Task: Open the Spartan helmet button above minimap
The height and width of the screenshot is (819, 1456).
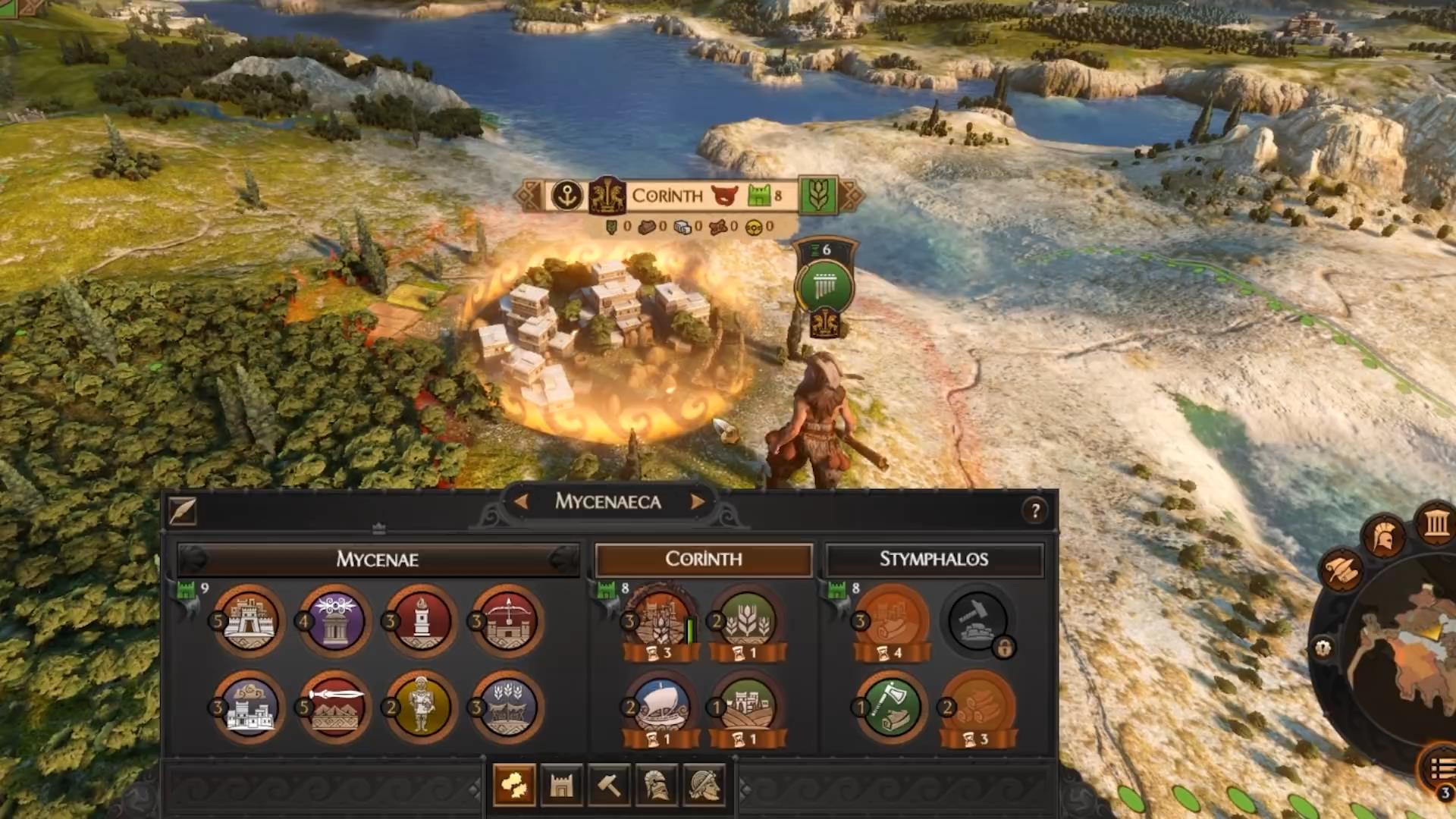Action: click(1384, 536)
